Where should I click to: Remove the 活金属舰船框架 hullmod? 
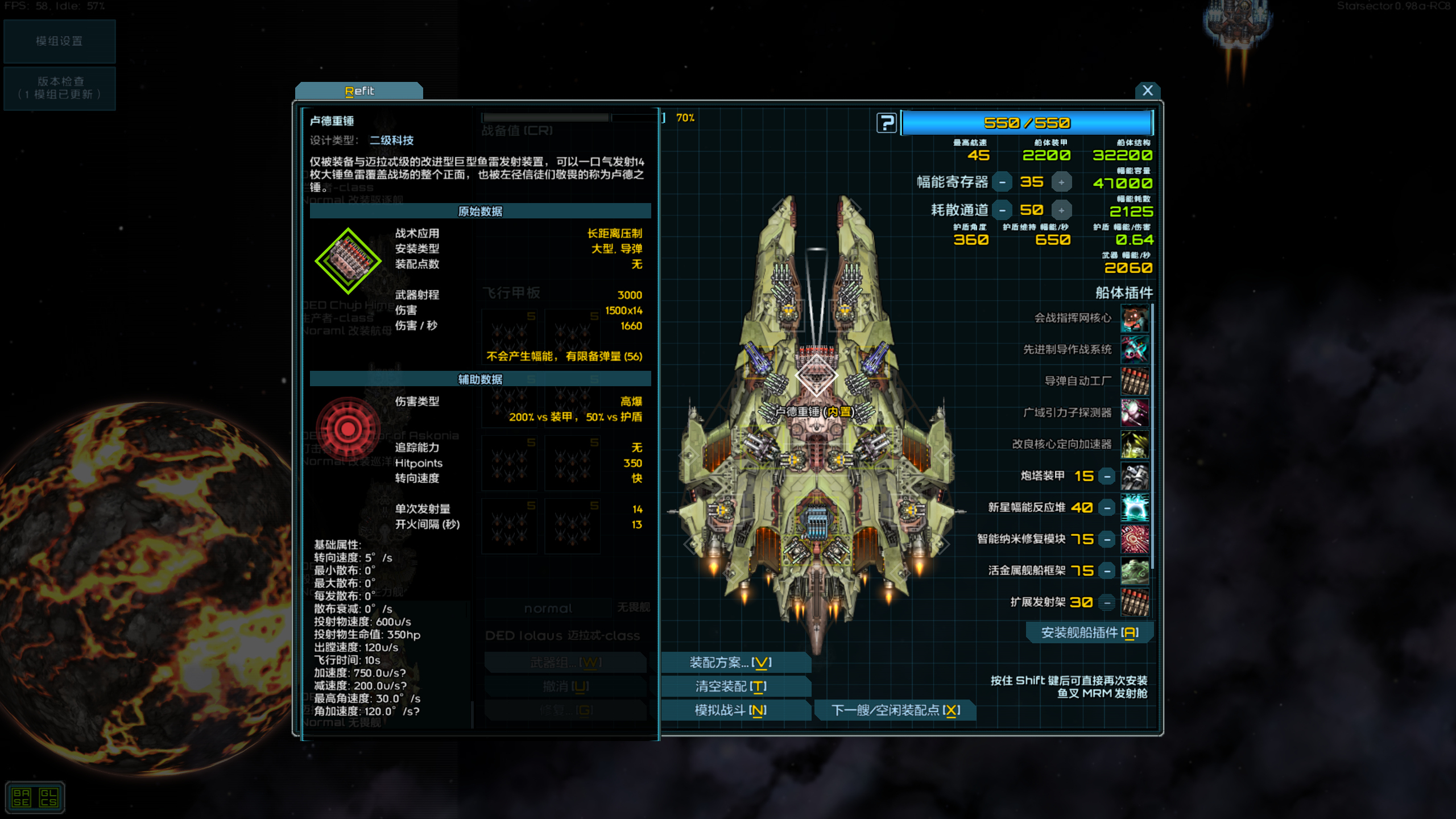(x=1108, y=570)
